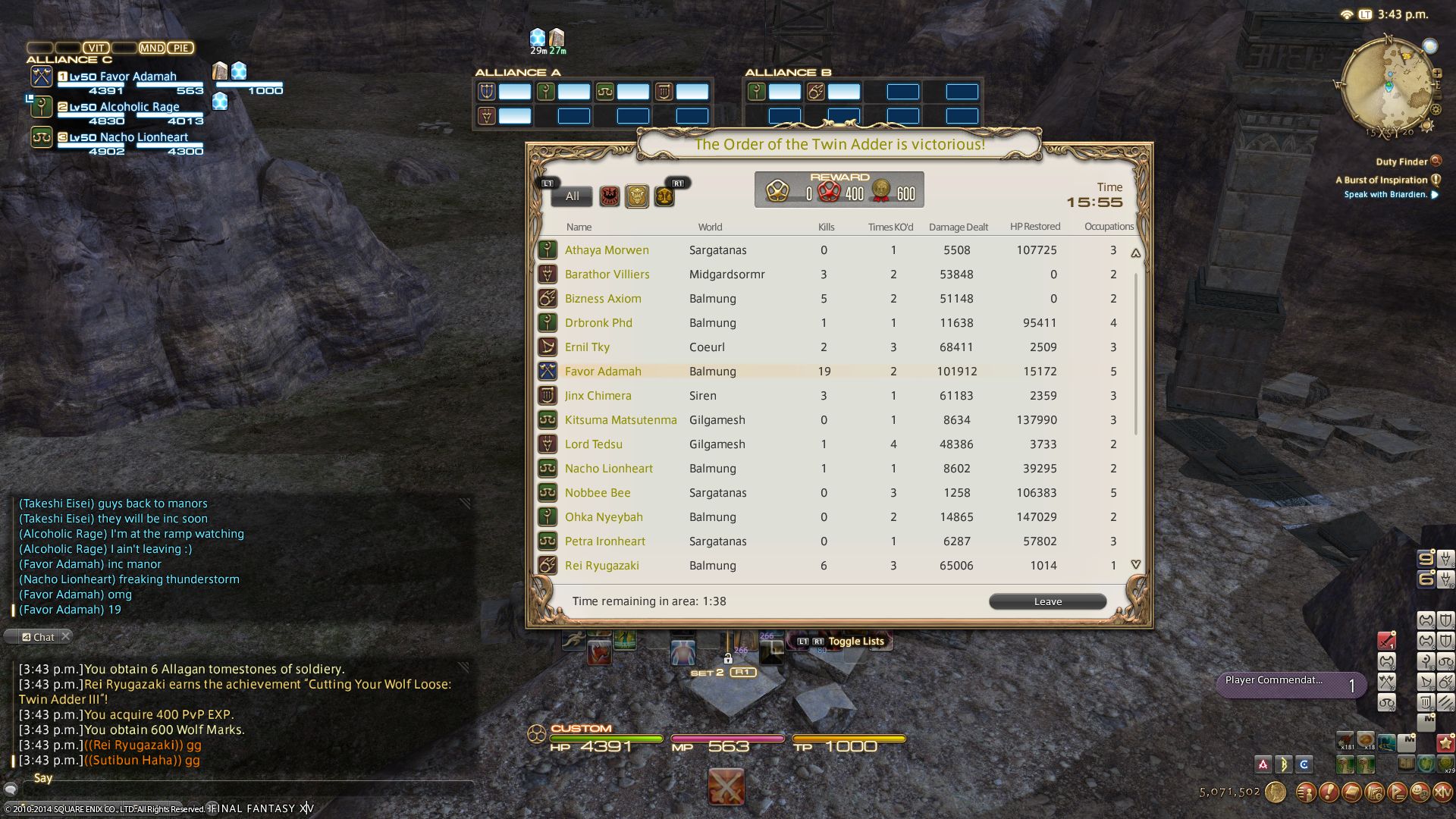Click the scroll-up arrow of the results list
This screenshot has height=819, width=1456.
[1135, 253]
